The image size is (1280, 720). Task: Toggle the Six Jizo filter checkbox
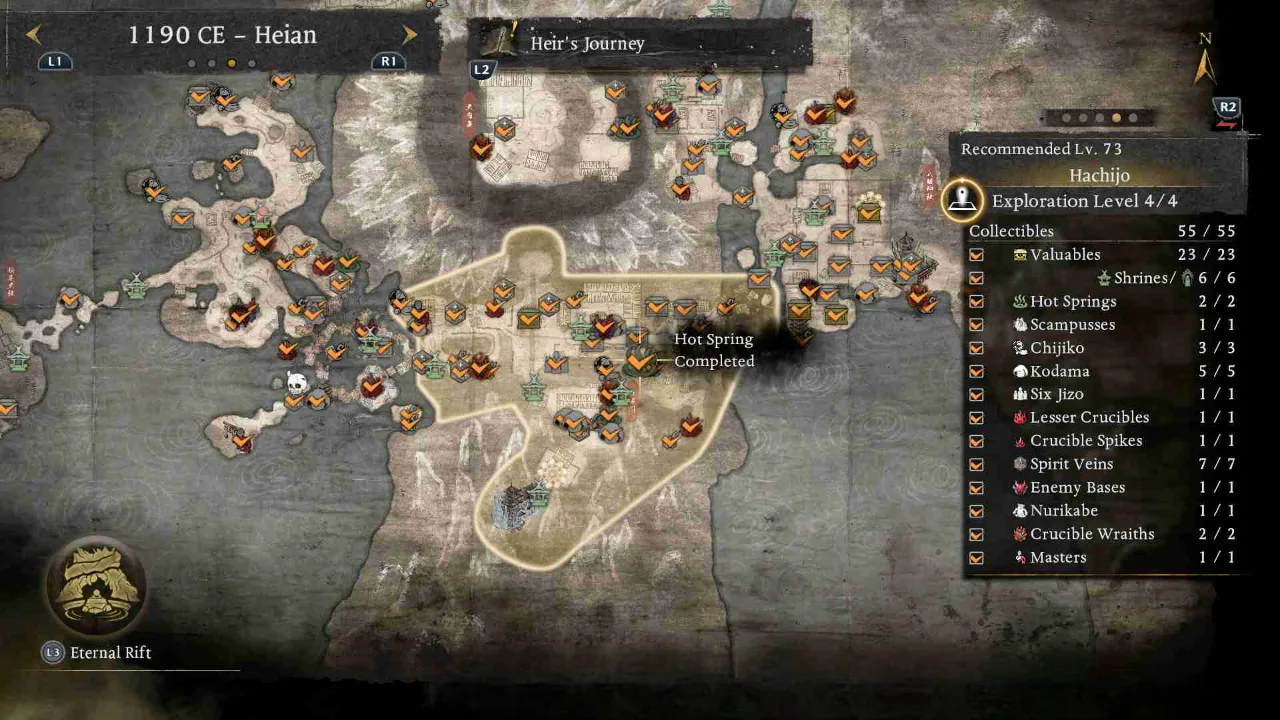(976, 394)
